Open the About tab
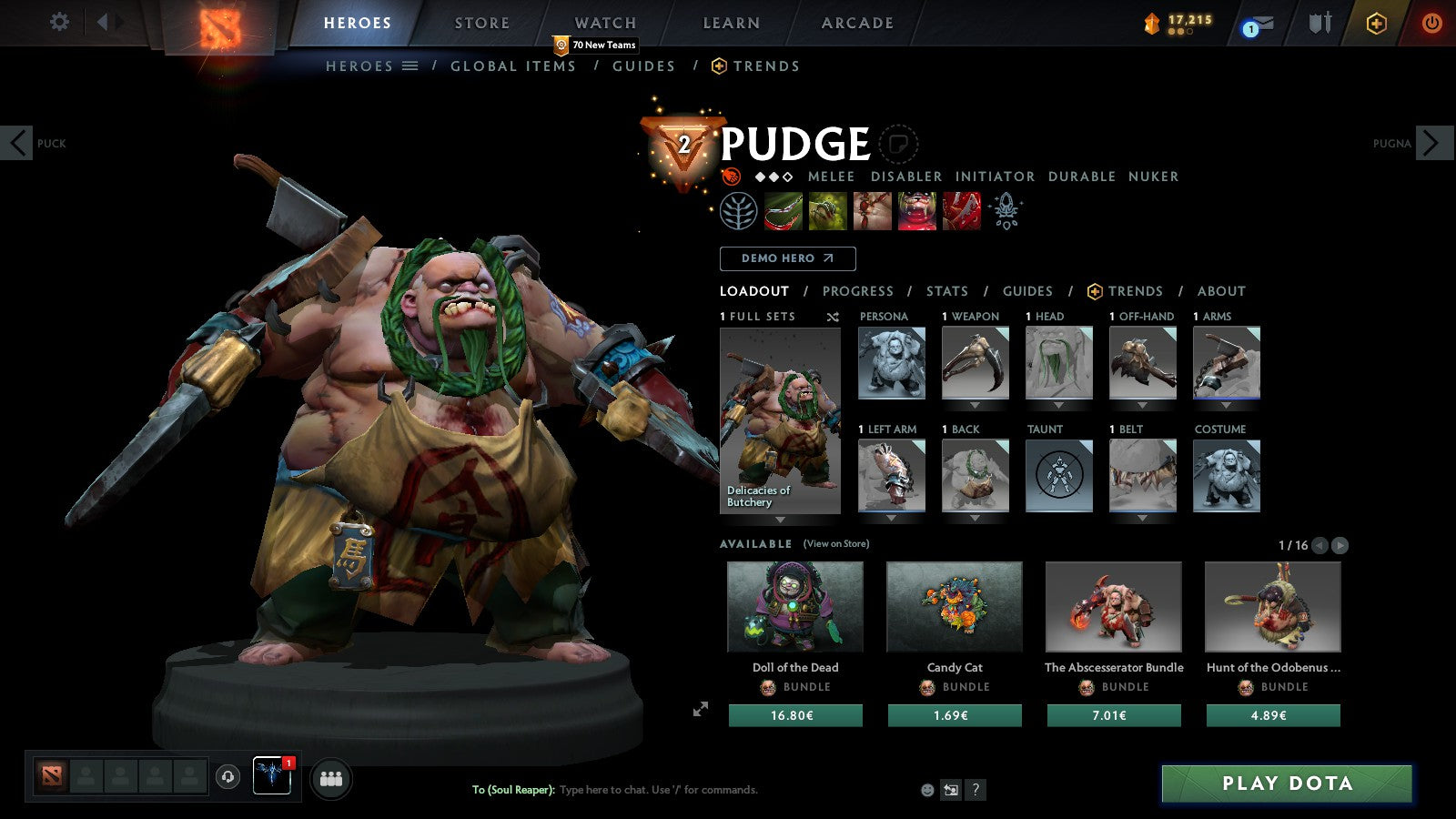This screenshot has width=1456, height=819. tap(1221, 291)
